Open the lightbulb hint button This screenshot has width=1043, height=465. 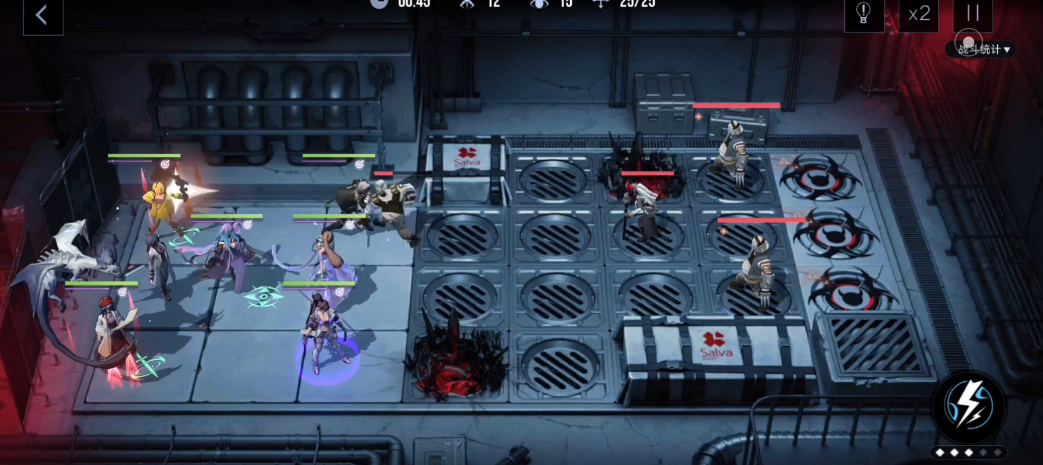click(864, 14)
